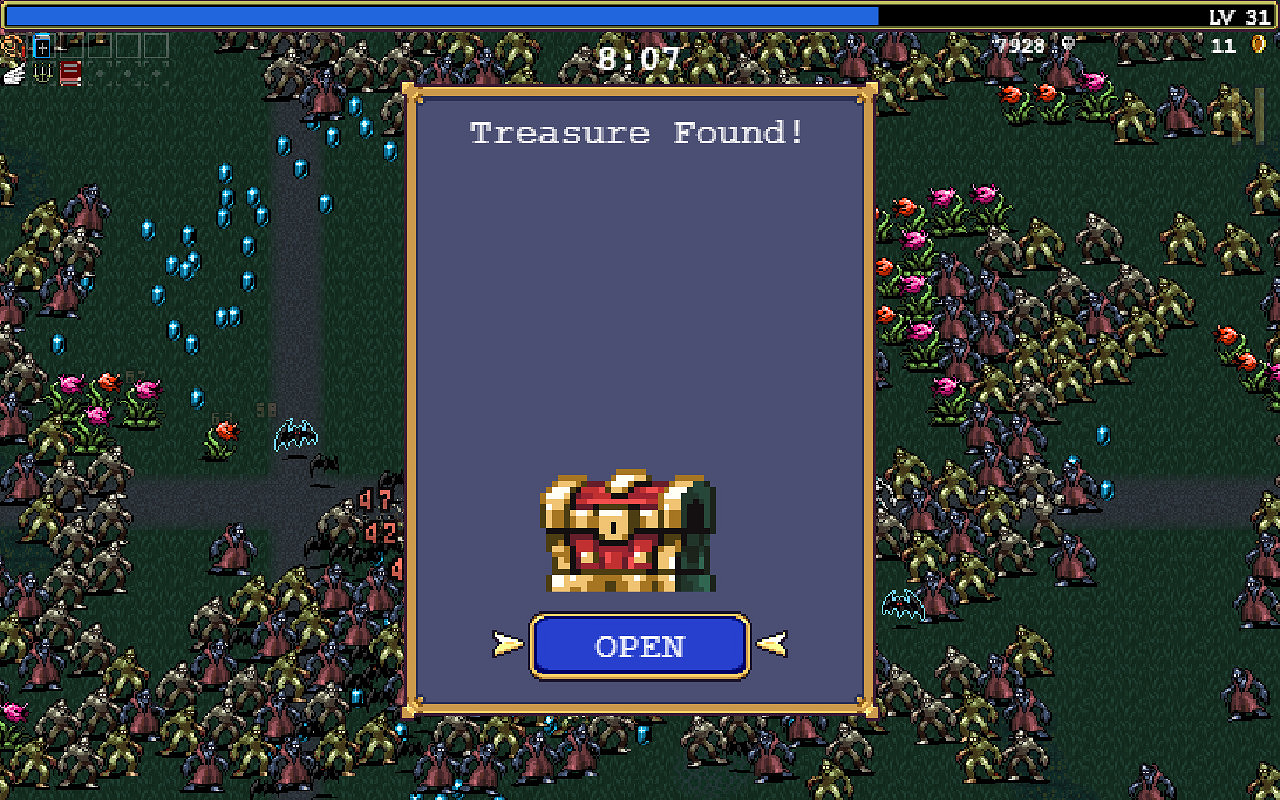Image resolution: width=1280 pixels, height=800 pixels.
Task: Click the gold coin icon next to 11
Action: pos(1259,46)
